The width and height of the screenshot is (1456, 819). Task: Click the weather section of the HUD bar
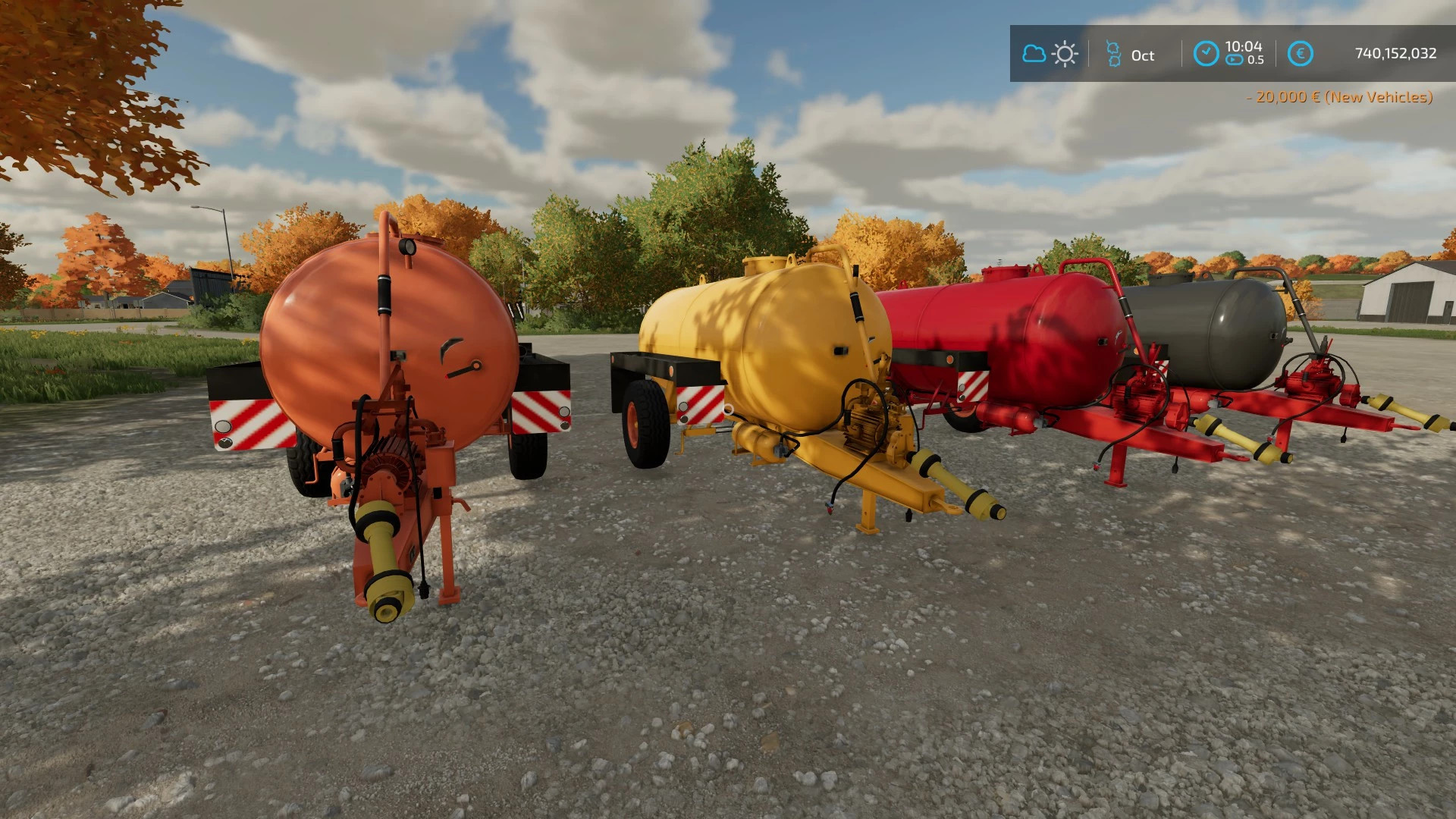[x=1049, y=54]
